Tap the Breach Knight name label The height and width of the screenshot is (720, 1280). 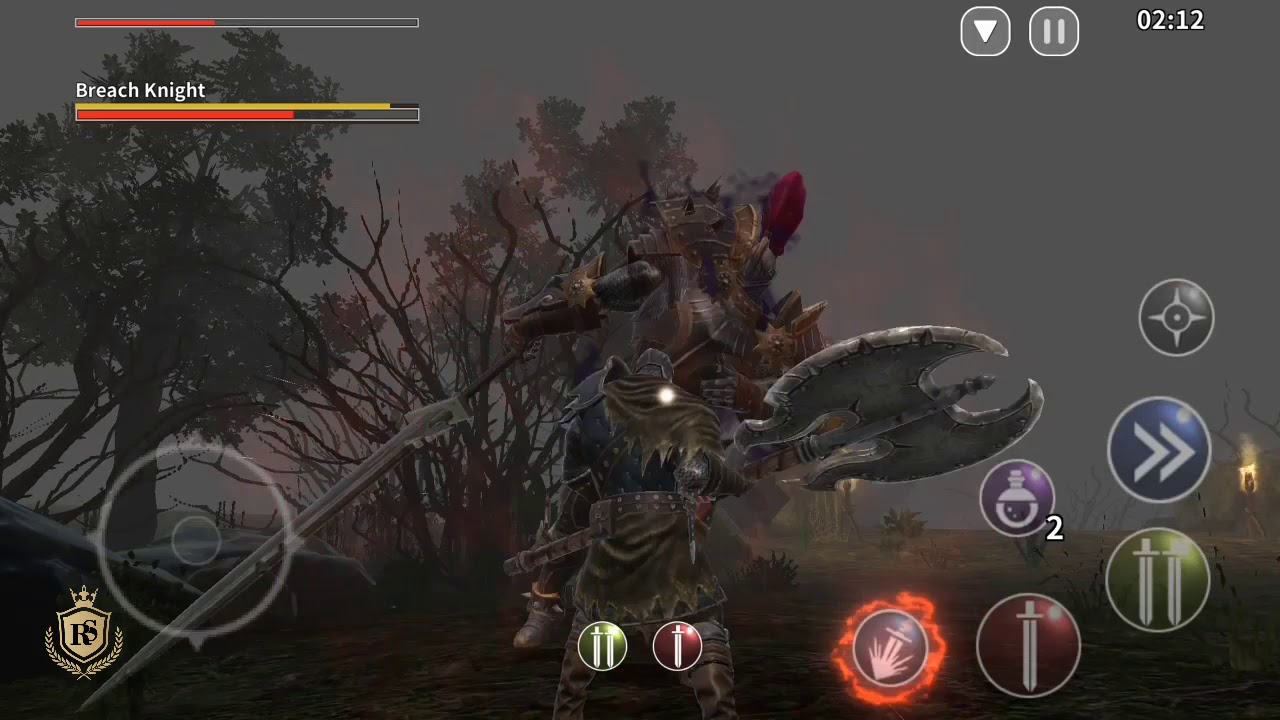coord(140,90)
